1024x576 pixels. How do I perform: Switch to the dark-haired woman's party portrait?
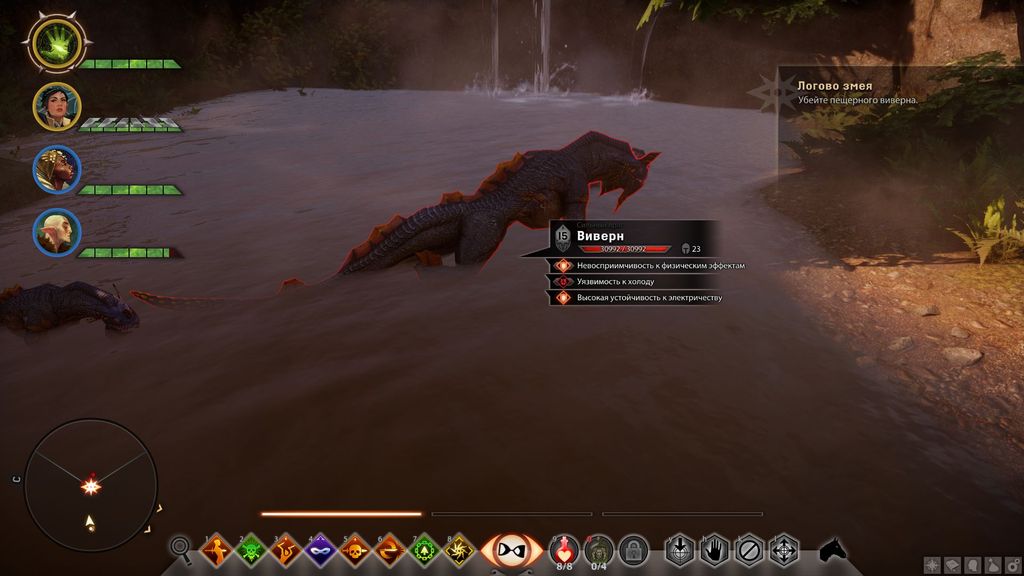click(56, 105)
